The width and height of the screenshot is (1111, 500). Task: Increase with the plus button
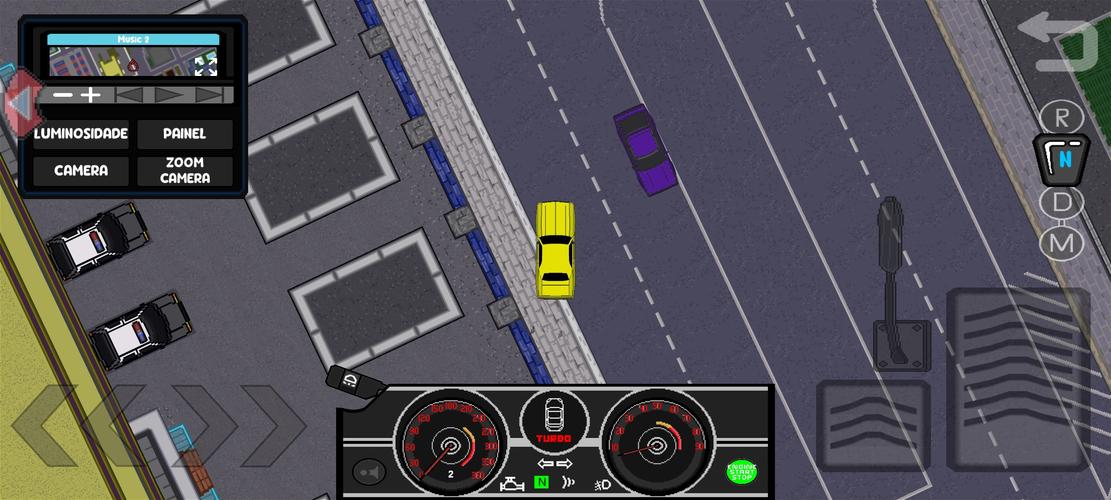91,95
